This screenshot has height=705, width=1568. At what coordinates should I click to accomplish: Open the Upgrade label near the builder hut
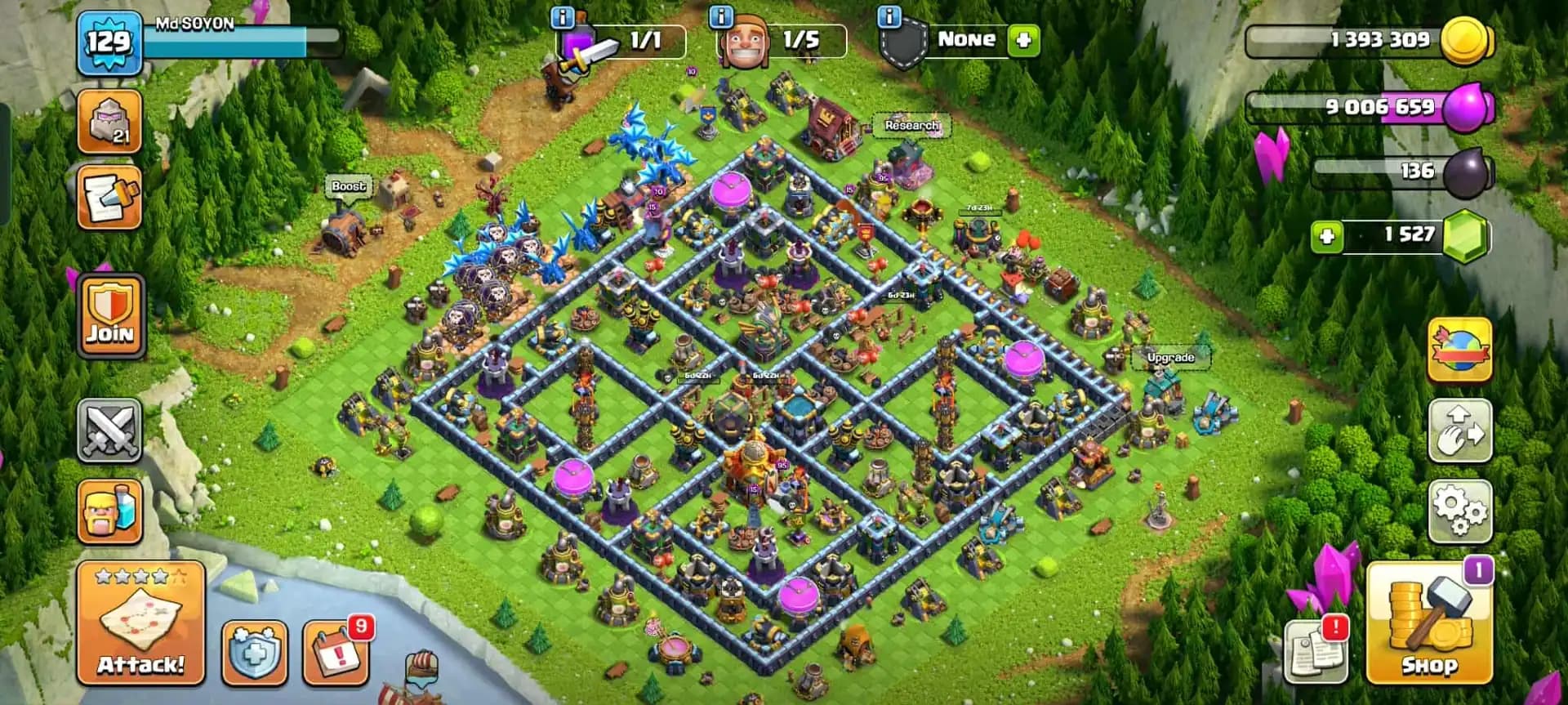(1171, 357)
